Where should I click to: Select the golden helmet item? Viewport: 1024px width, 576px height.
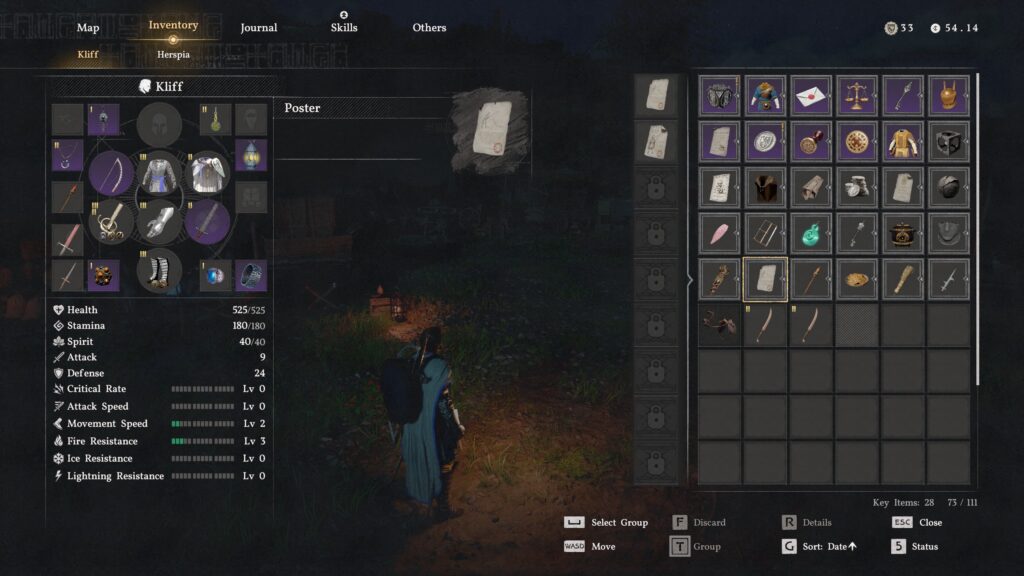coord(949,96)
